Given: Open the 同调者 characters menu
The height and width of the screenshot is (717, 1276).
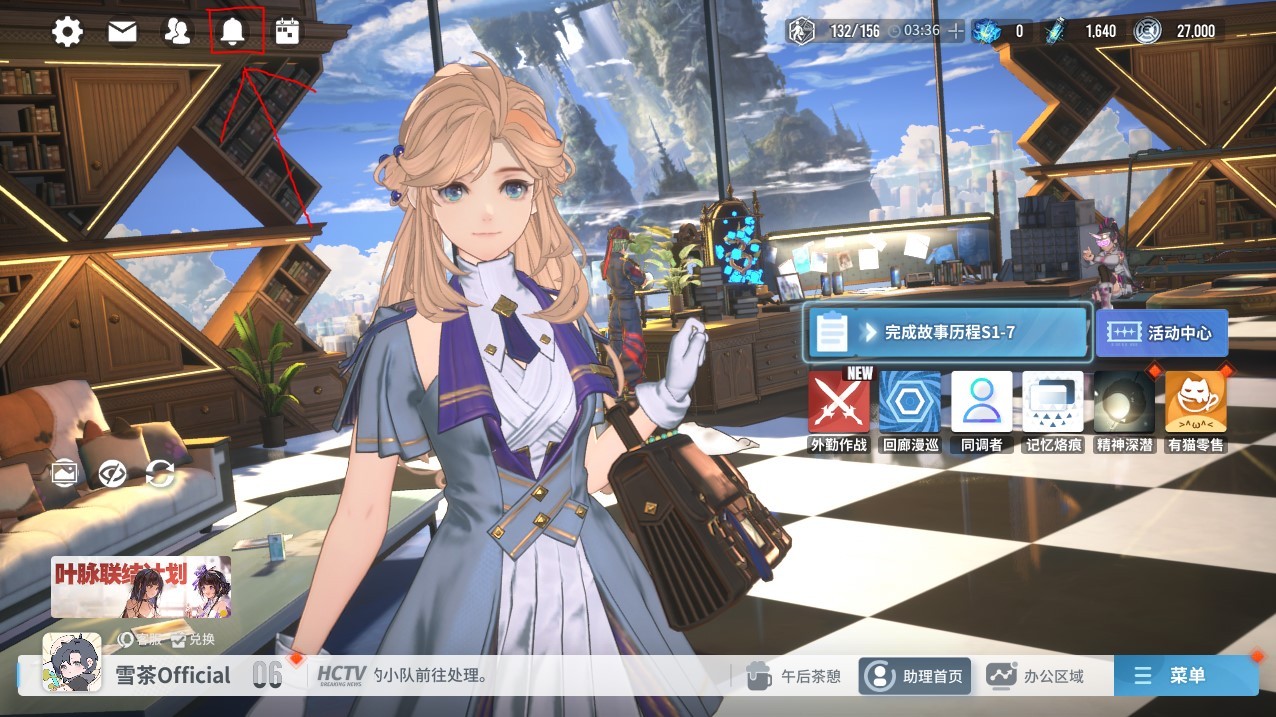Looking at the screenshot, I should tap(981, 410).
